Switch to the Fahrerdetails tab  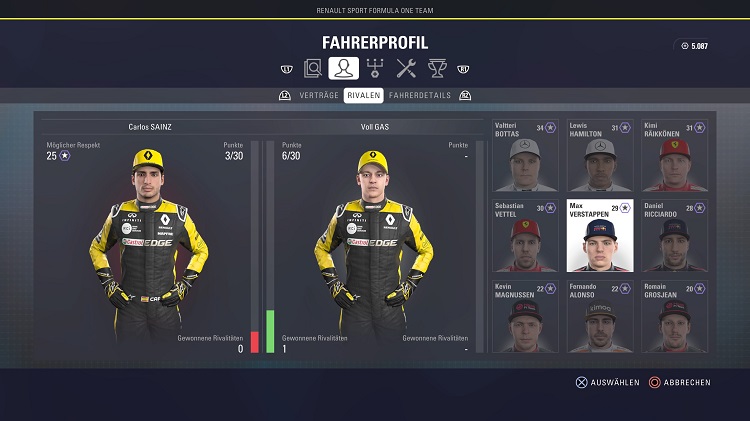[420, 96]
